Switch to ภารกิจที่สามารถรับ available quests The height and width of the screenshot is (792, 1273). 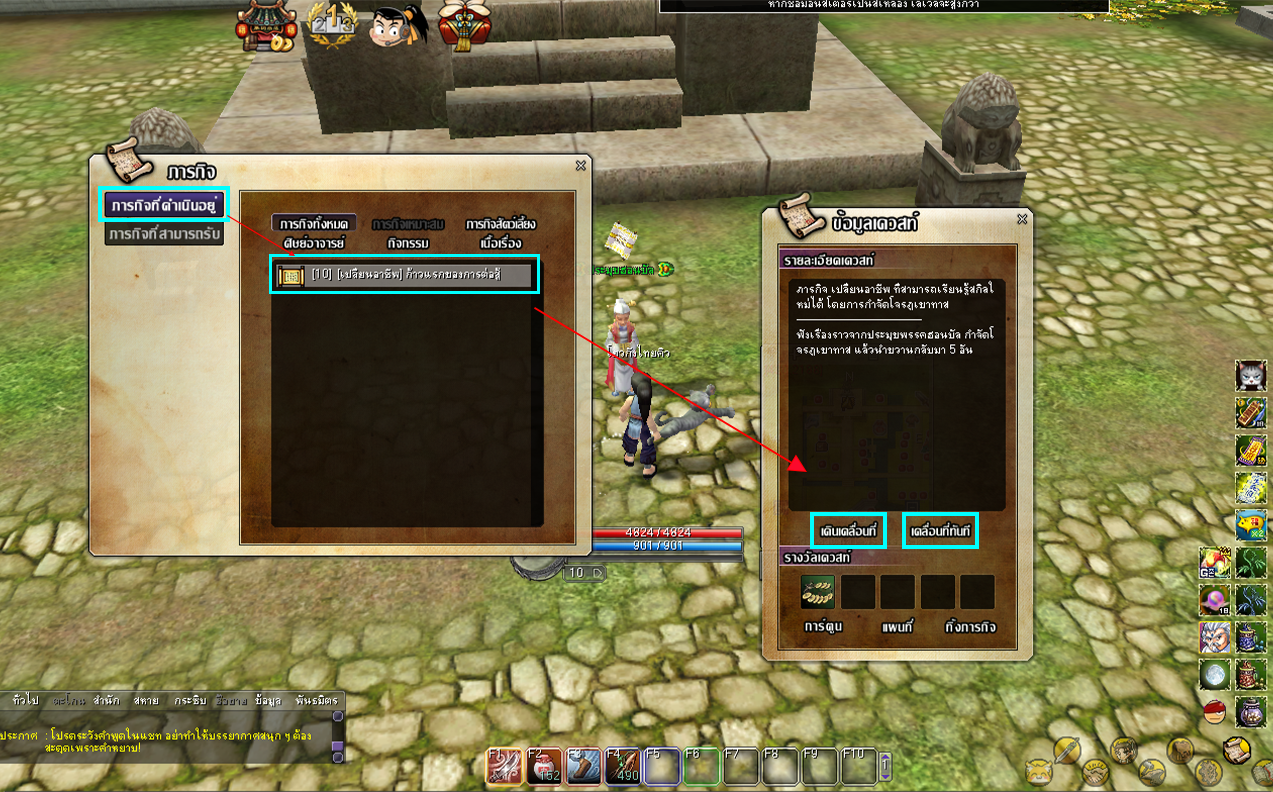coord(164,234)
